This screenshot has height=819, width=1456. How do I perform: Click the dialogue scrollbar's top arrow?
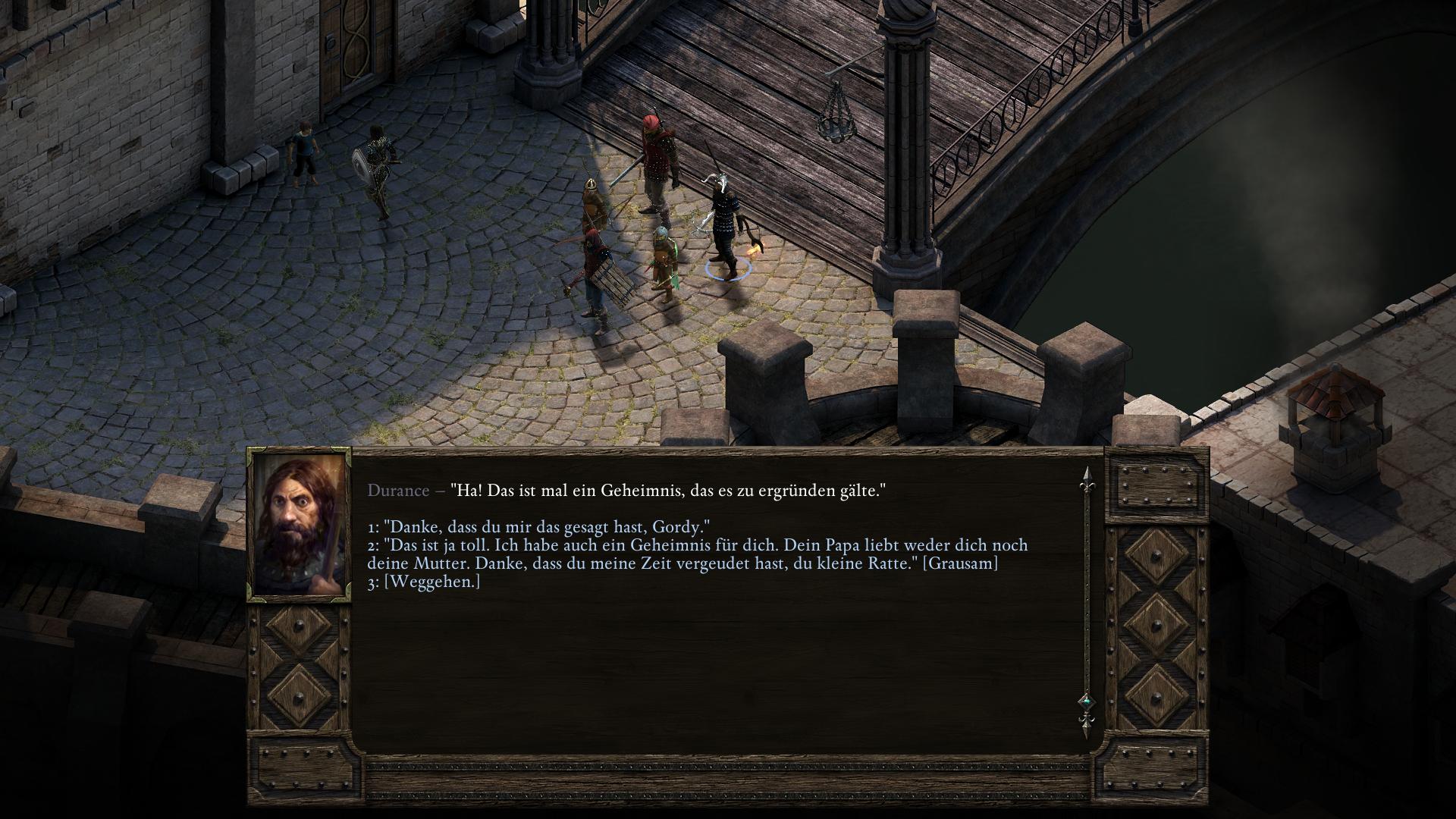1086,475
